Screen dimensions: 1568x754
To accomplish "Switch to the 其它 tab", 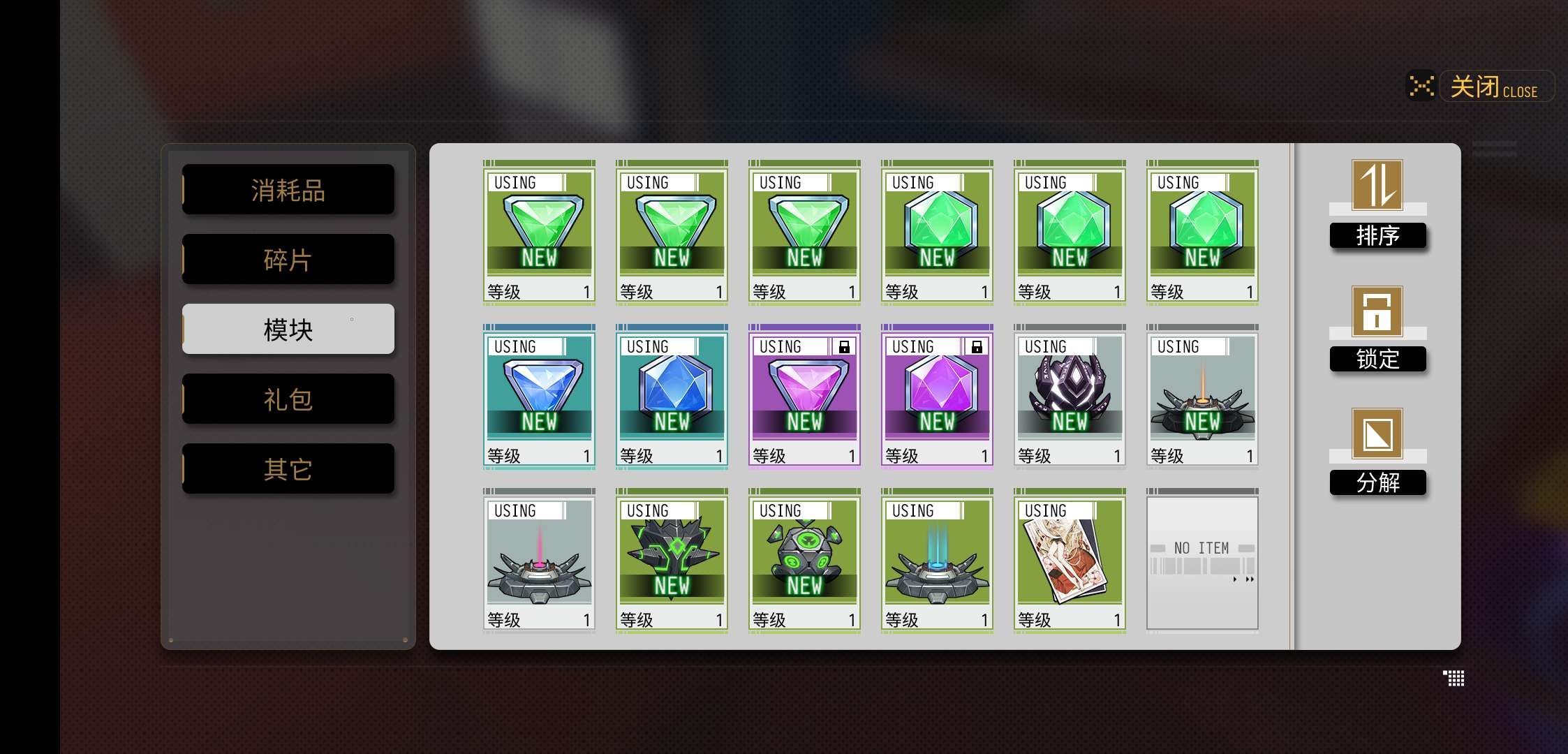I will [x=288, y=469].
